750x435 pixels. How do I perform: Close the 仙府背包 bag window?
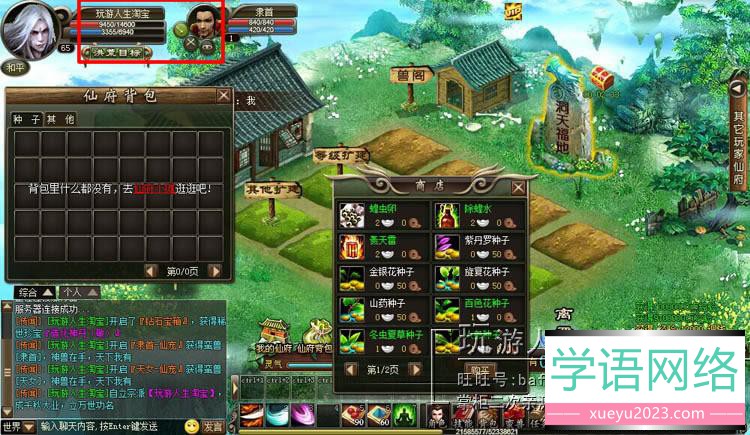click(224, 96)
